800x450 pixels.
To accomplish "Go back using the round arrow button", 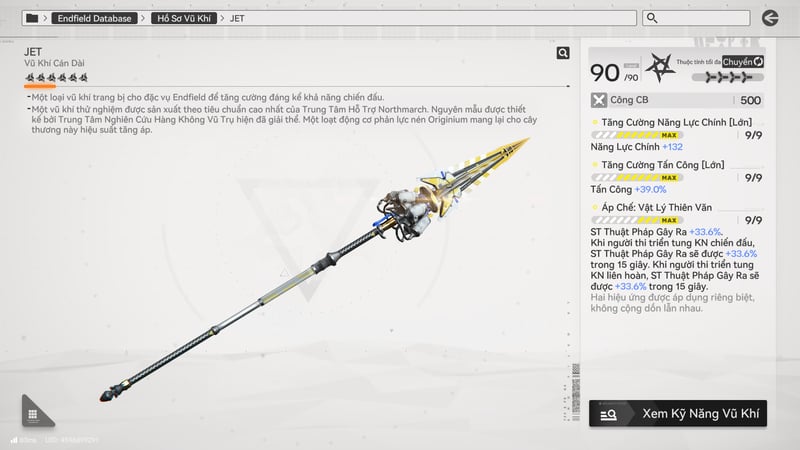I will (770, 18).
